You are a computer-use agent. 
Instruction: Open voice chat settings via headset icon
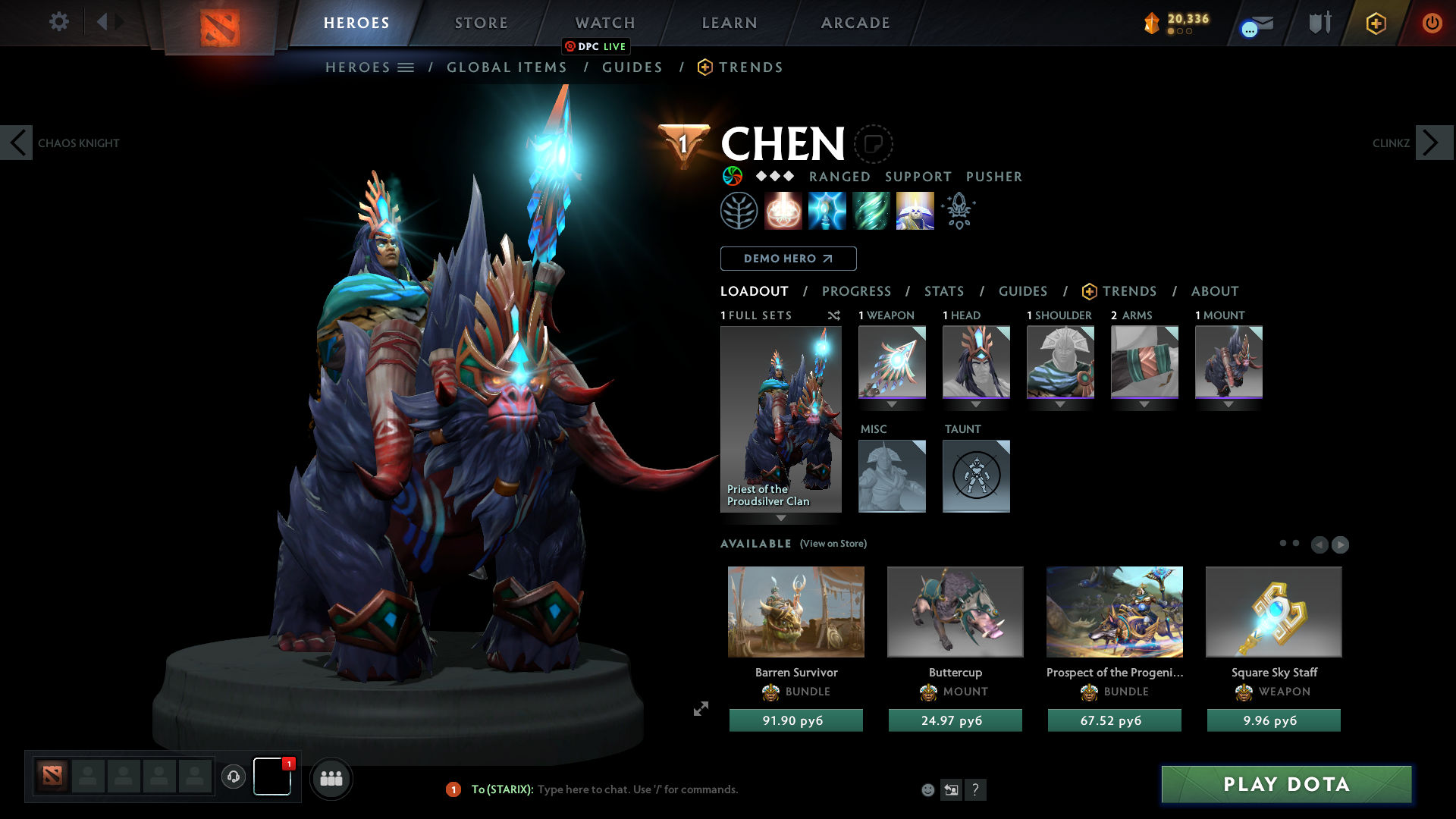pyautogui.click(x=234, y=777)
